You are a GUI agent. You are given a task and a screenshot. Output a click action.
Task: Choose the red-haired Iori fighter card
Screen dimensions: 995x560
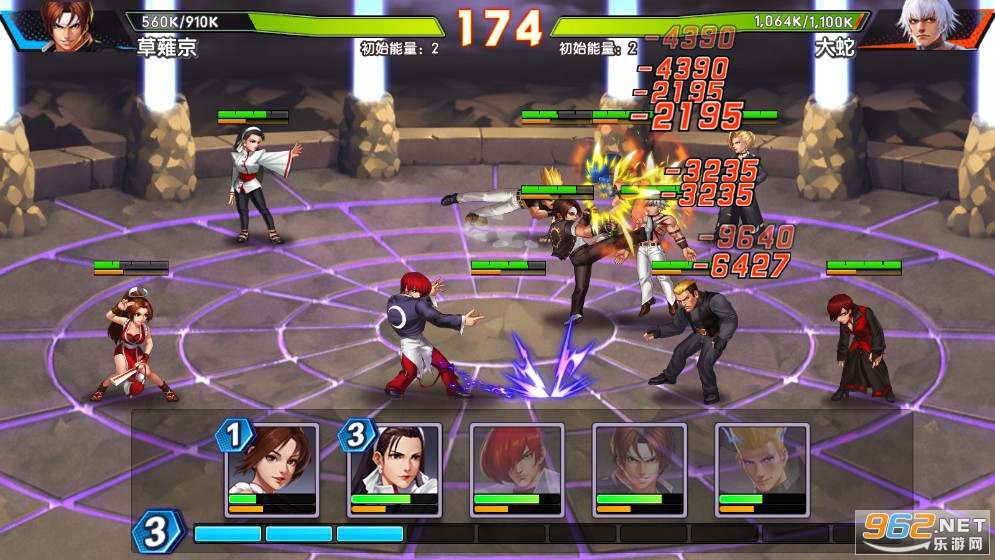(x=517, y=468)
